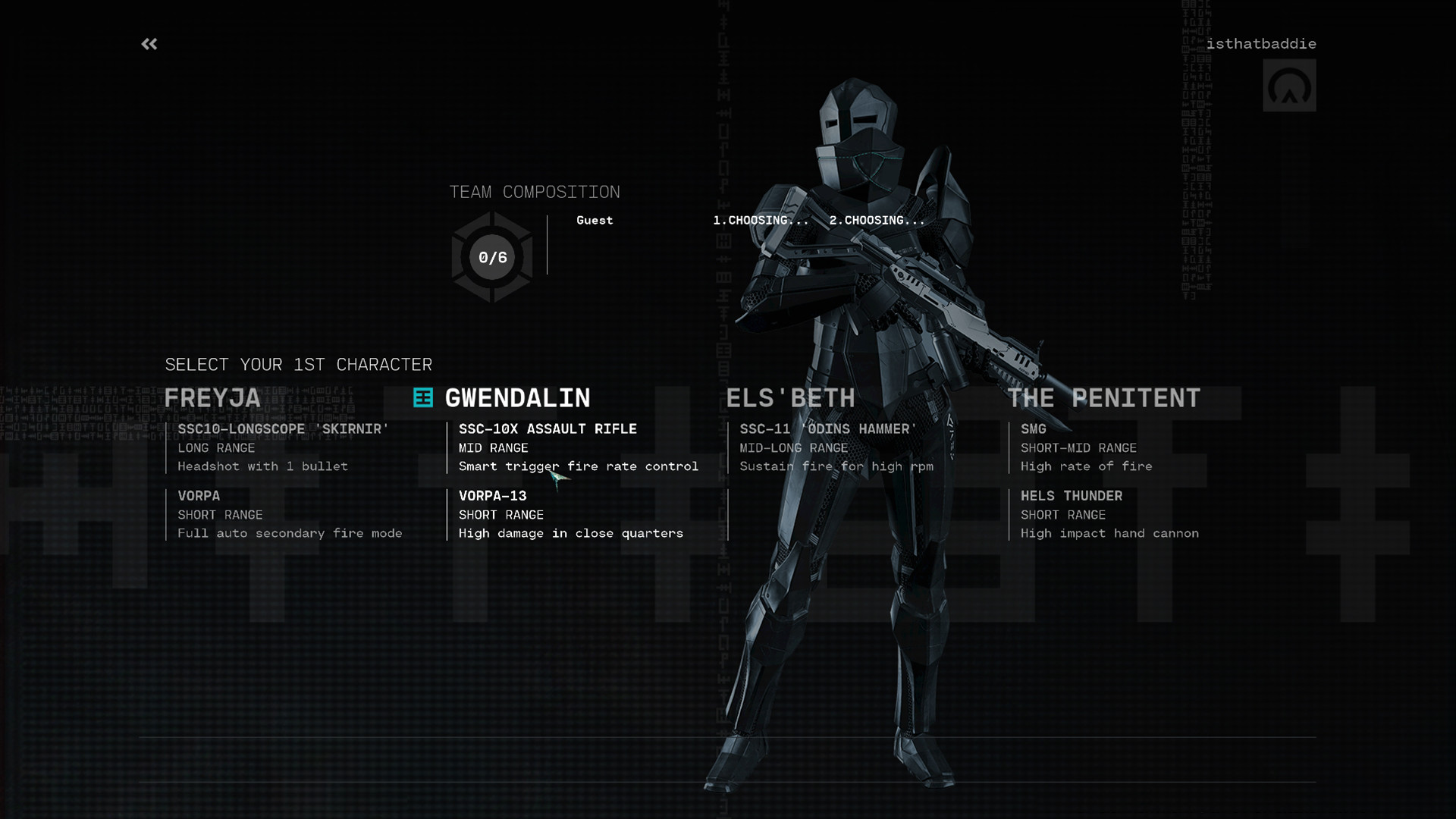This screenshot has width=1456, height=819.
Task: Click the GWENDALIN character name heading
Action: tap(516, 397)
